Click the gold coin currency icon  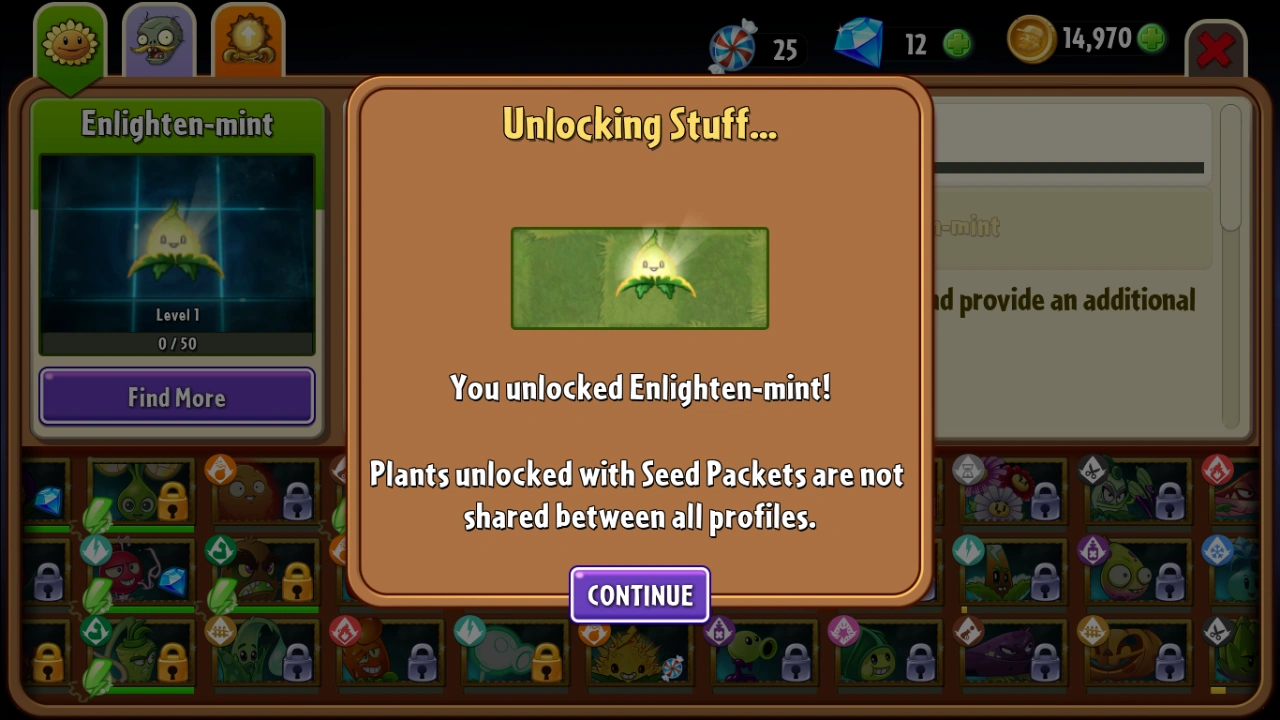pyautogui.click(x=1030, y=40)
